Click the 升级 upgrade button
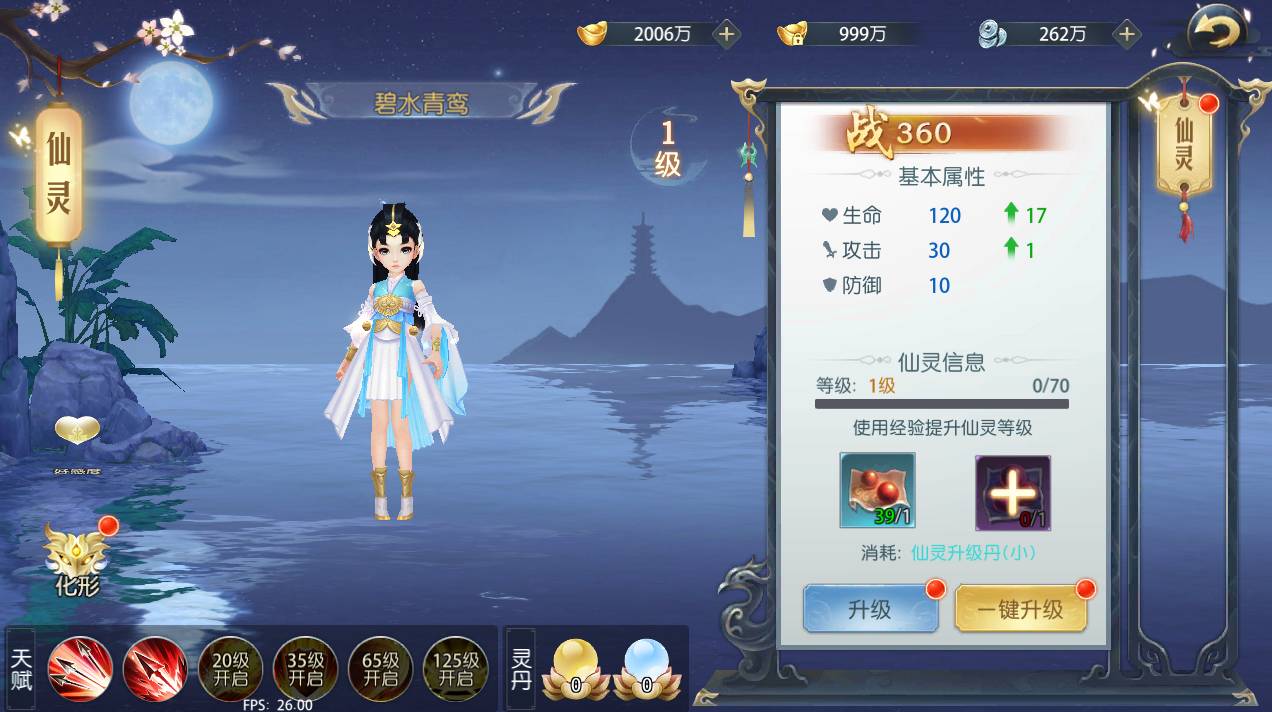Viewport: 1272px width, 712px height. coord(869,609)
